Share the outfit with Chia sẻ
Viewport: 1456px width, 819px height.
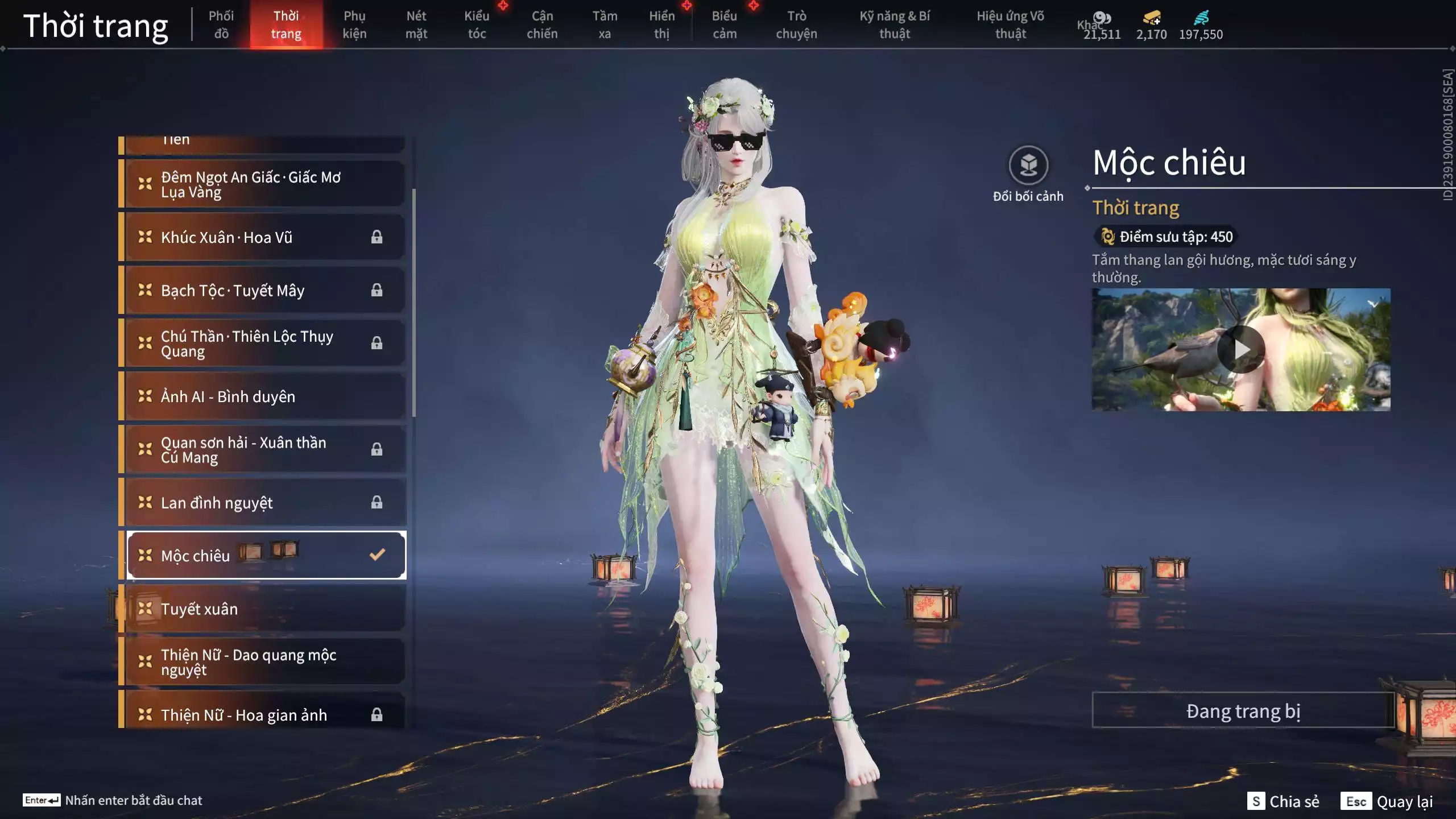(1283, 801)
